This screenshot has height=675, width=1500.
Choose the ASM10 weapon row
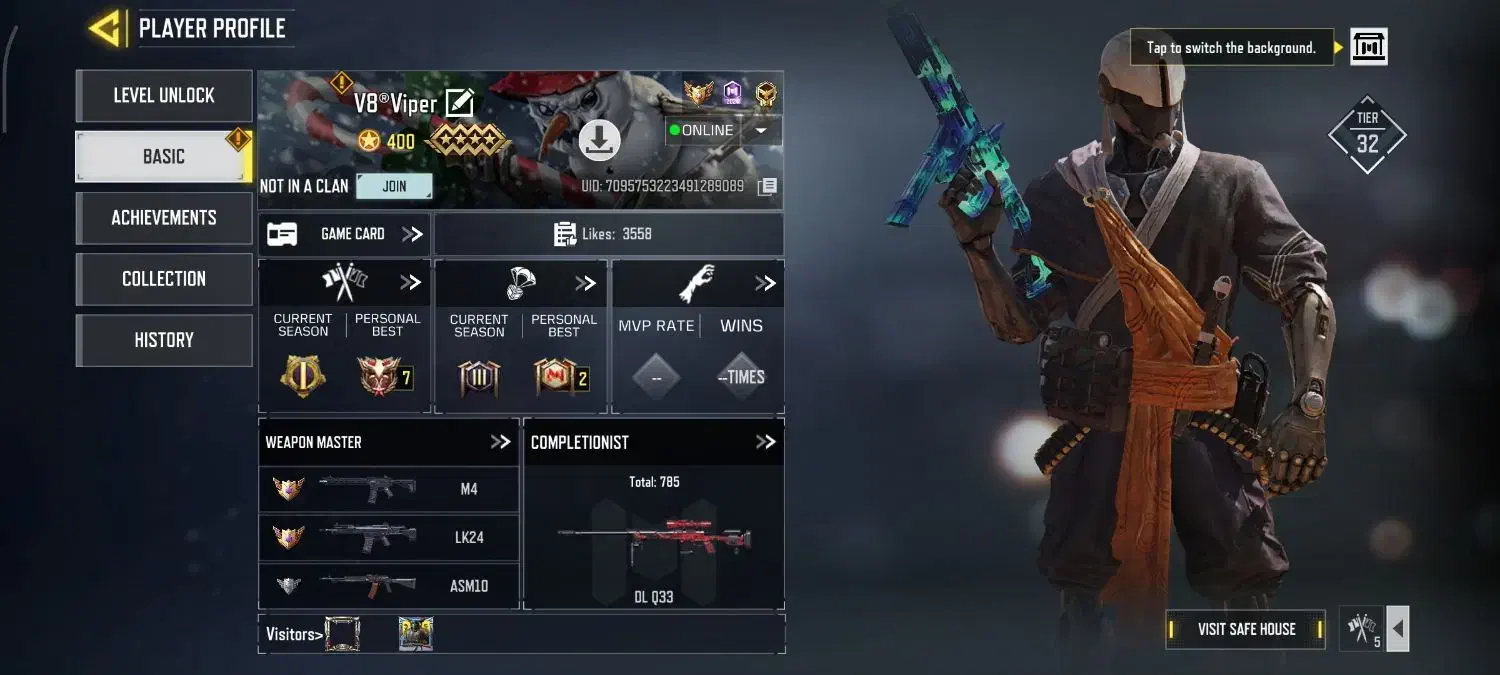tap(389, 585)
